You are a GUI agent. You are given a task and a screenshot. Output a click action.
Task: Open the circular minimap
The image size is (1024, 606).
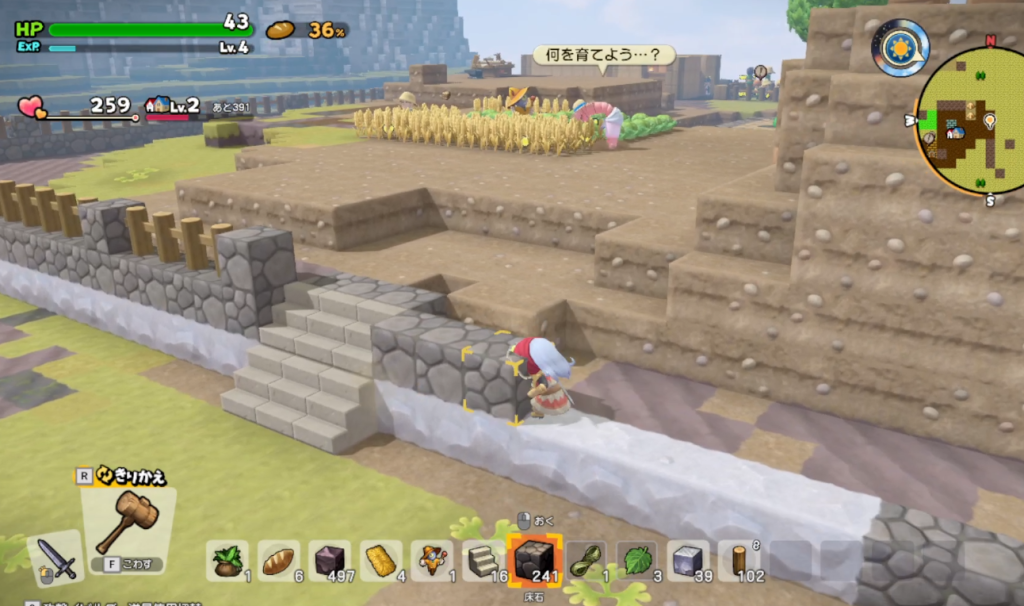pyautogui.click(x=967, y=120)
